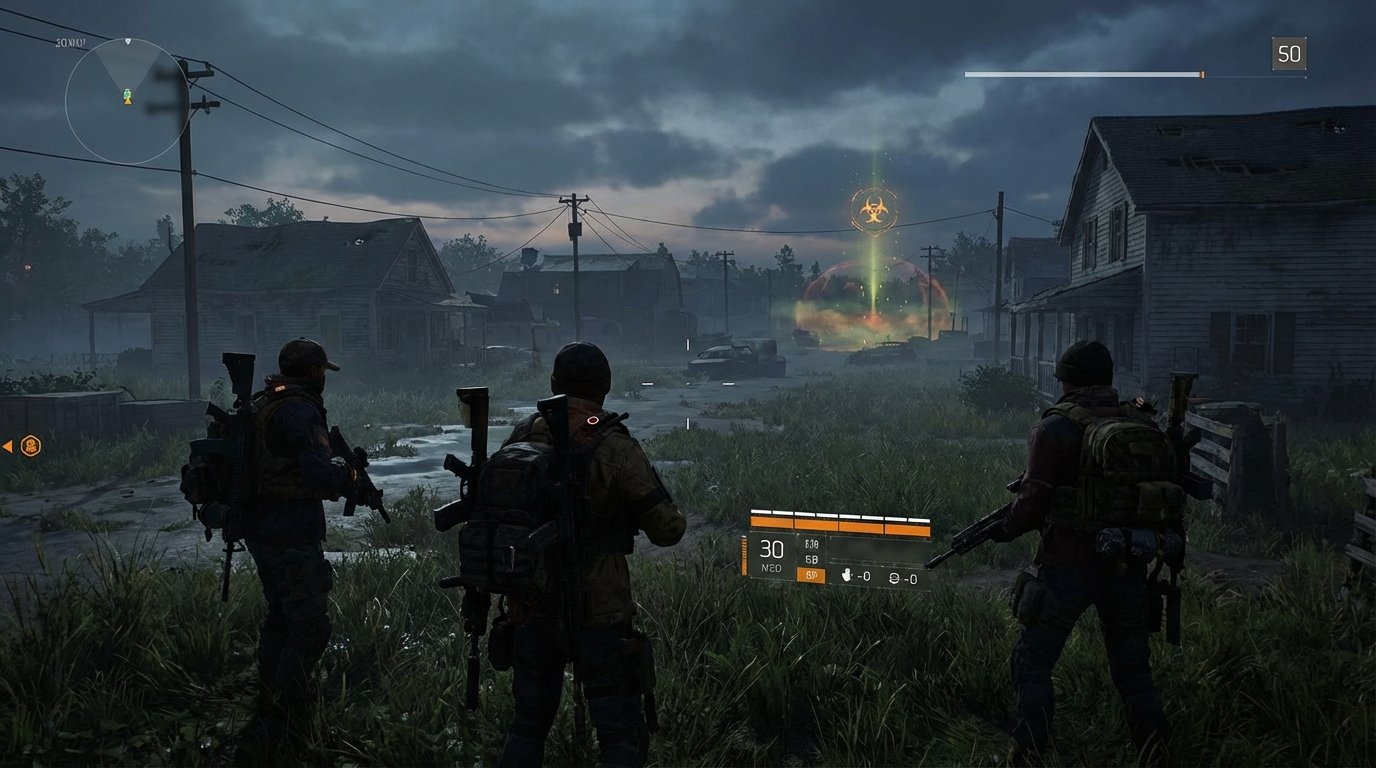Click the MED ammo type label icon
Image resolution: width=1376 pixels, height=768 pixels.
[x=771, y=568]
